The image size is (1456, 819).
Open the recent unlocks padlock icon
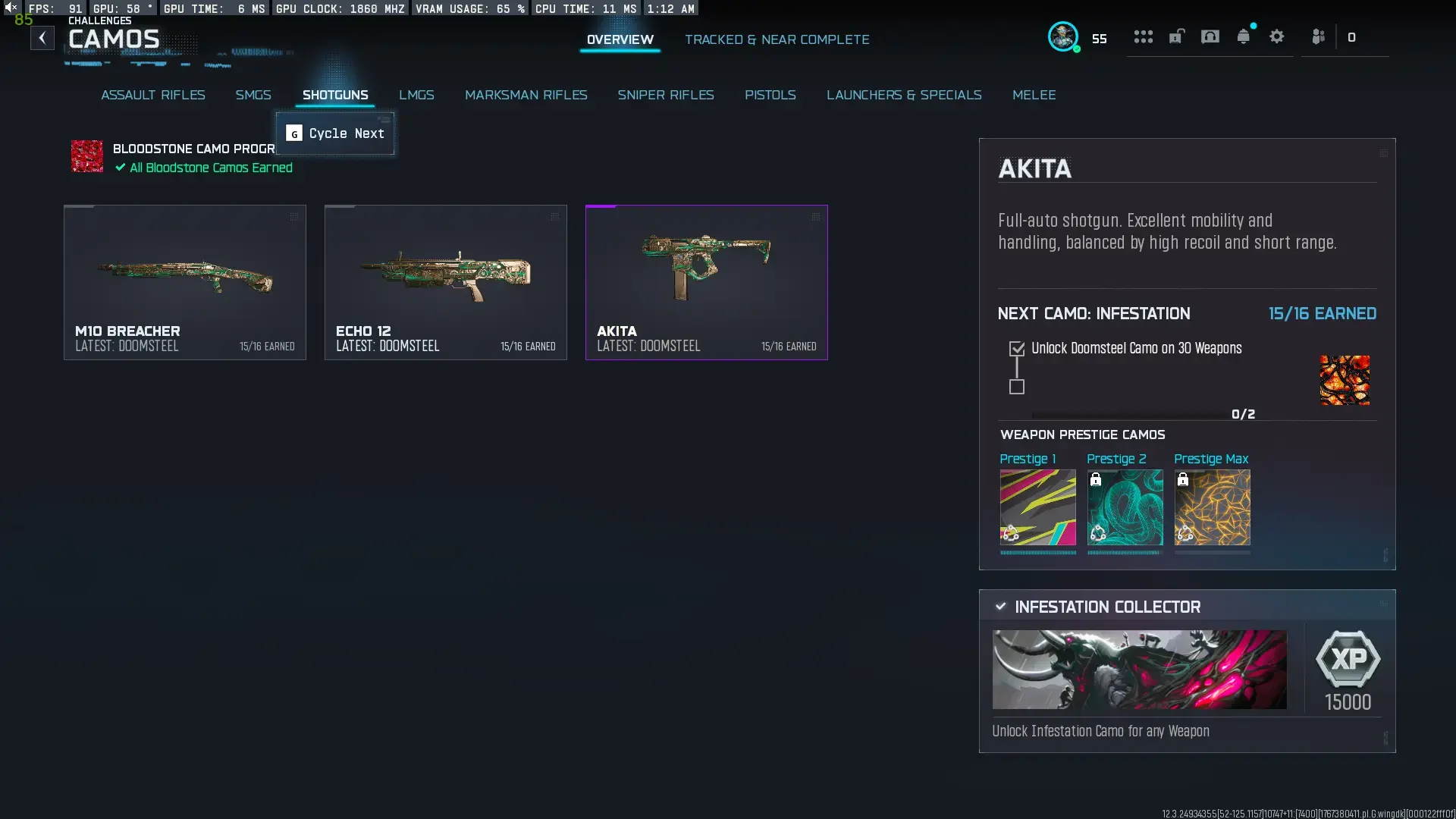(1176, 36)
